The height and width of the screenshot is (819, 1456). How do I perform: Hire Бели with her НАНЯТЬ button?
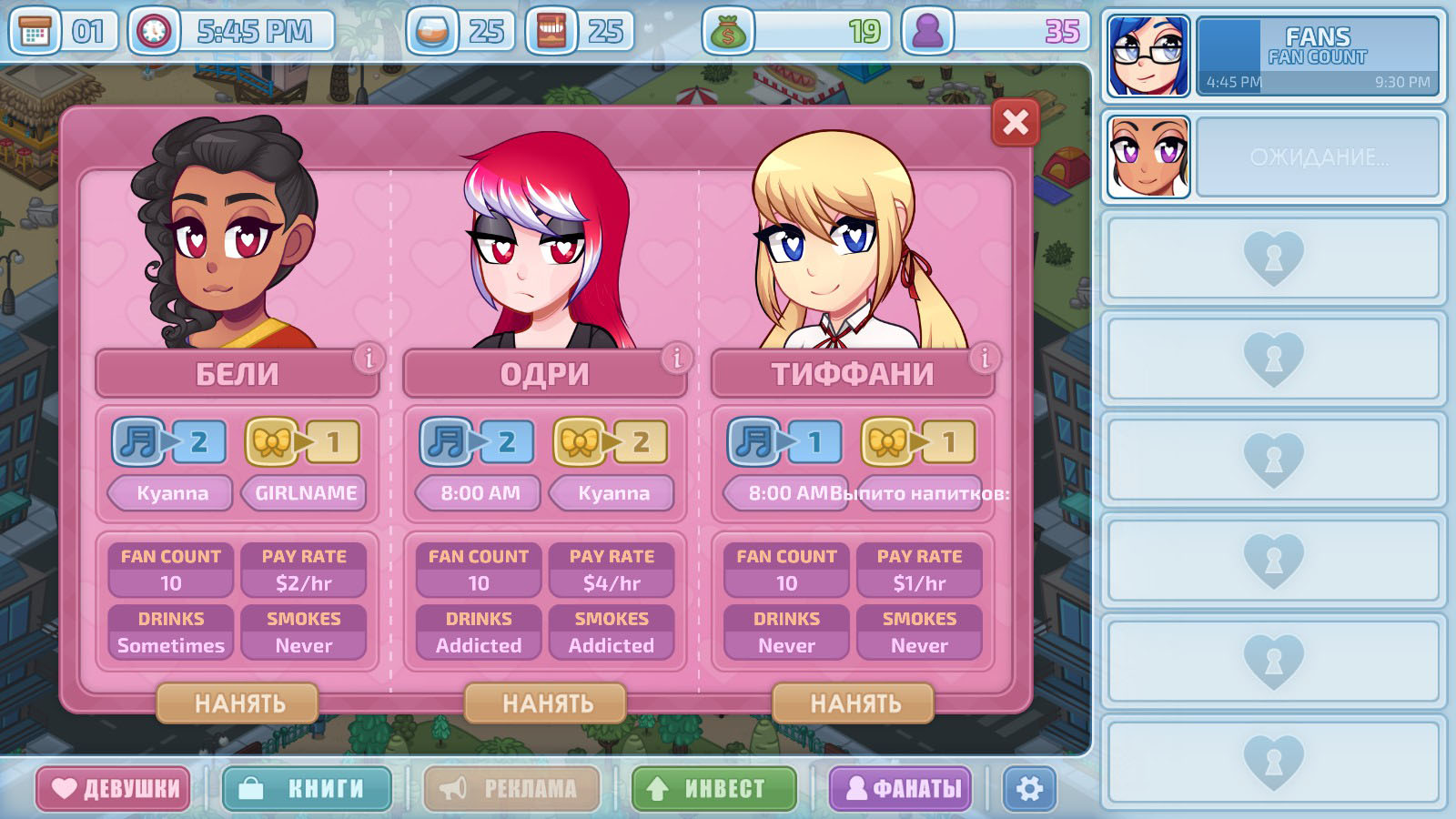238,703
